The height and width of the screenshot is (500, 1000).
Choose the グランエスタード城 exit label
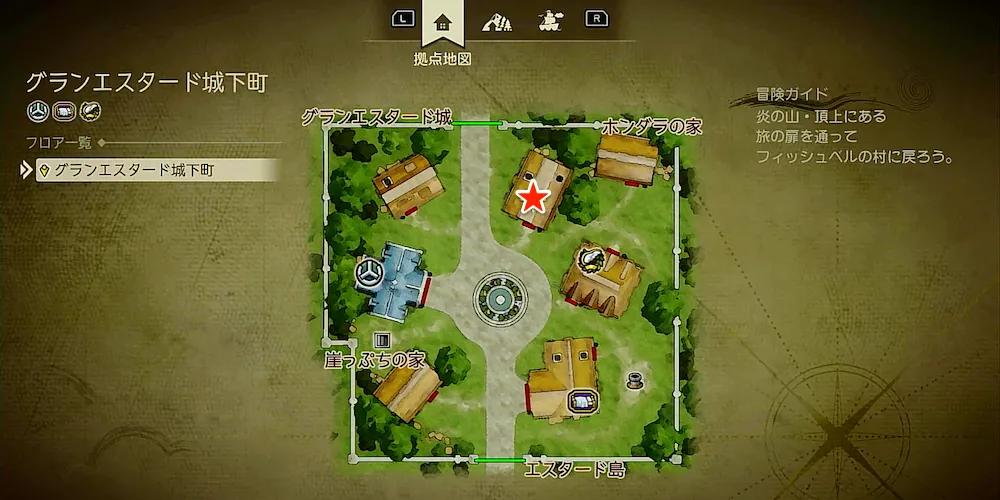pyautogui.click(x=376, y=118)
